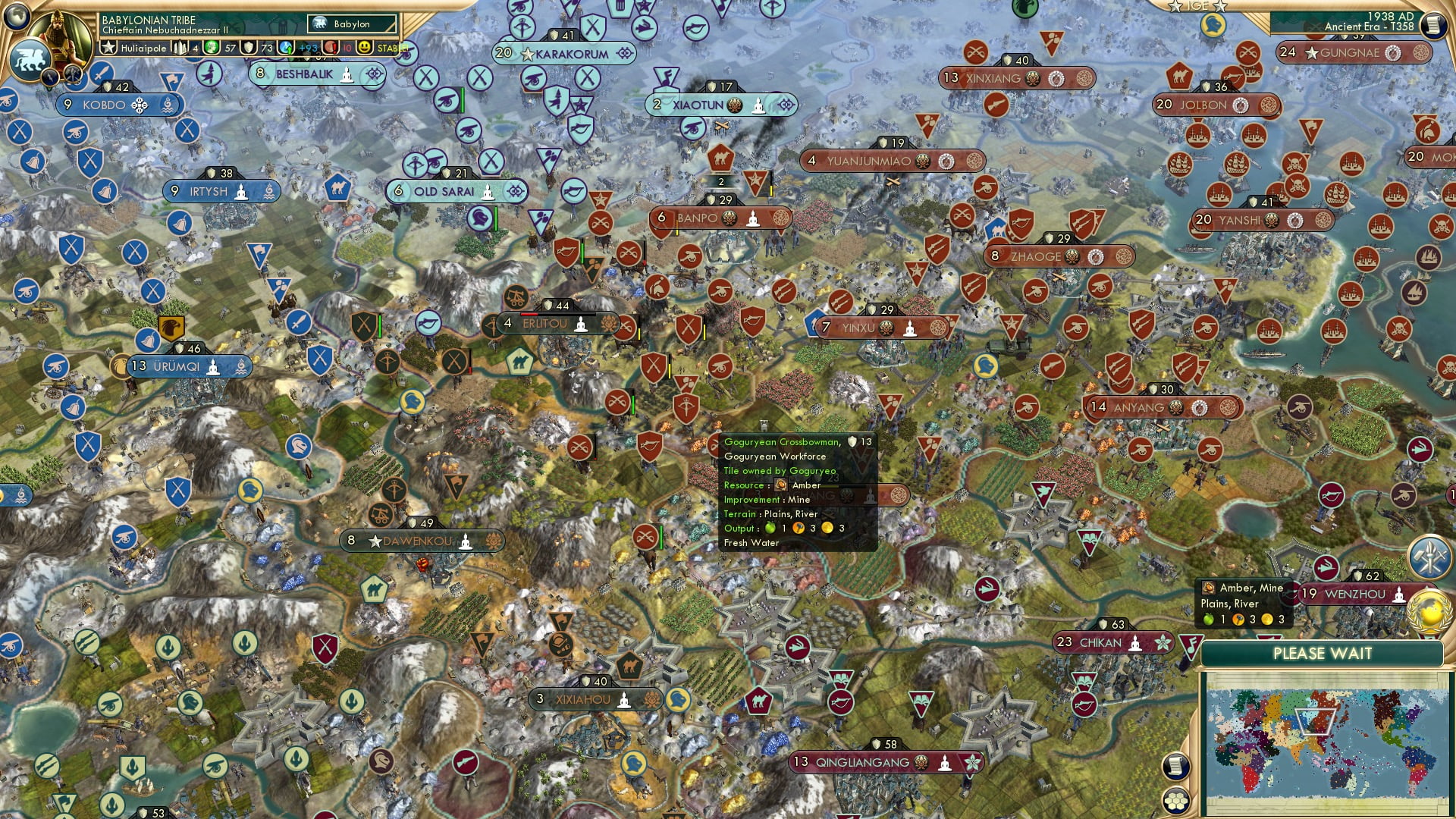1456x819 pixels.
Task: Open the globe menu in top-left corner
Action: pyautogui.click(x=17, y=15)
